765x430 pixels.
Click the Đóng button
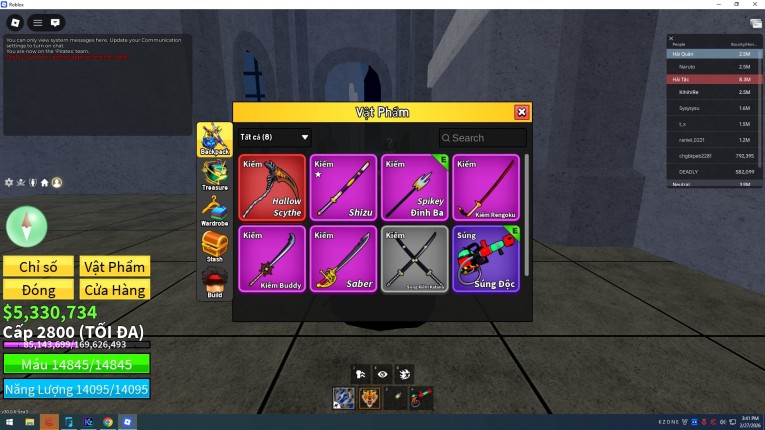point(38,290)
